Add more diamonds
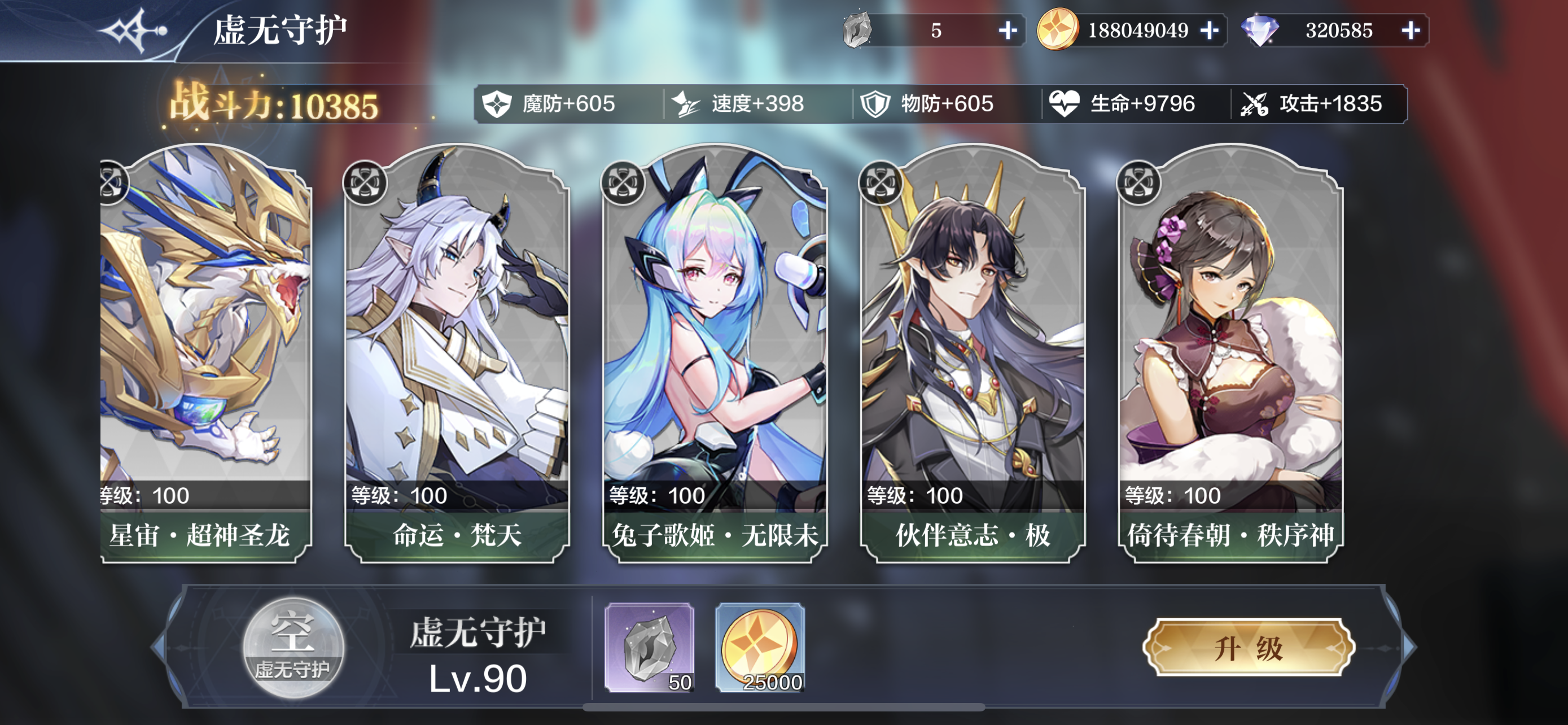The width and height of the screenshot is (1568, 725). click(x=1411, y=30)
